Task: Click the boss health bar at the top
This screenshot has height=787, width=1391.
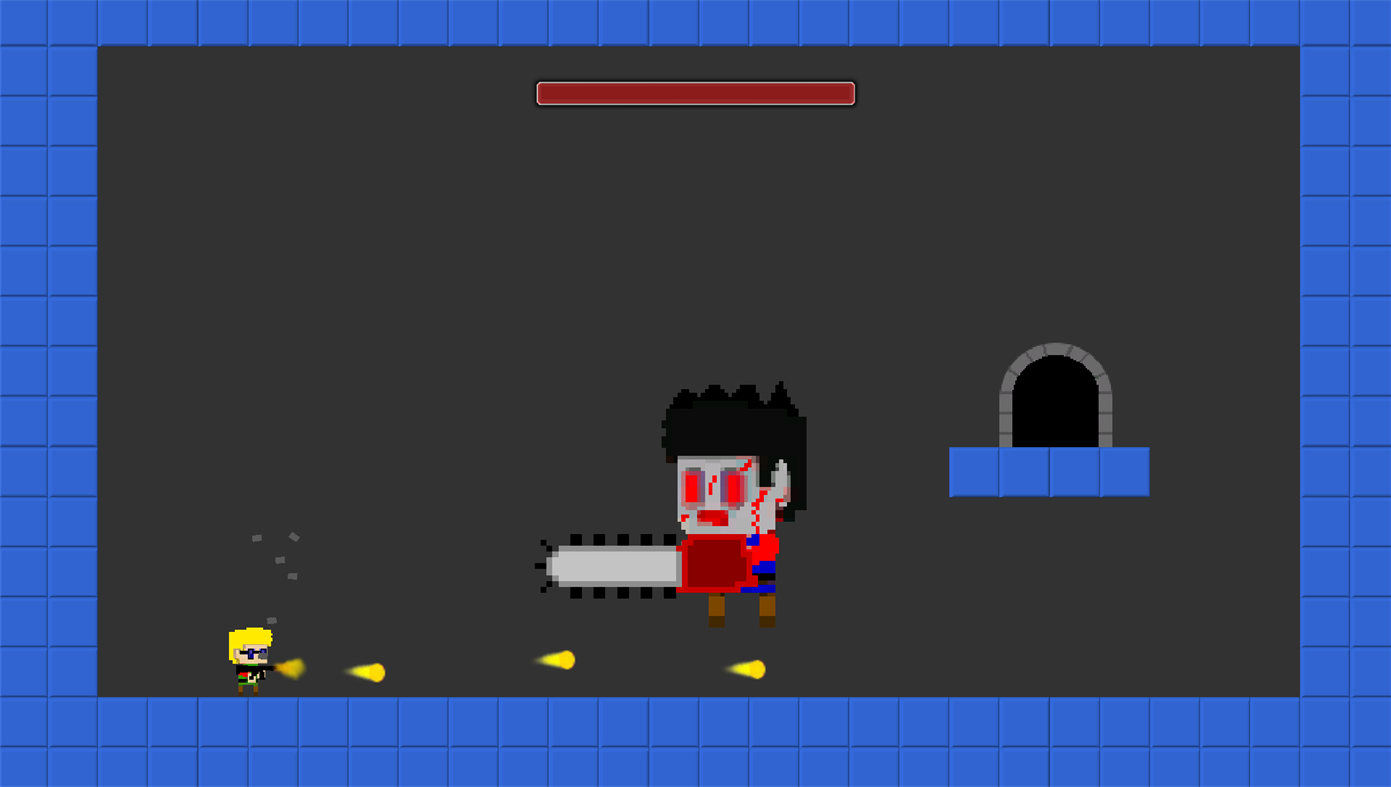Action: pos(694,92)
